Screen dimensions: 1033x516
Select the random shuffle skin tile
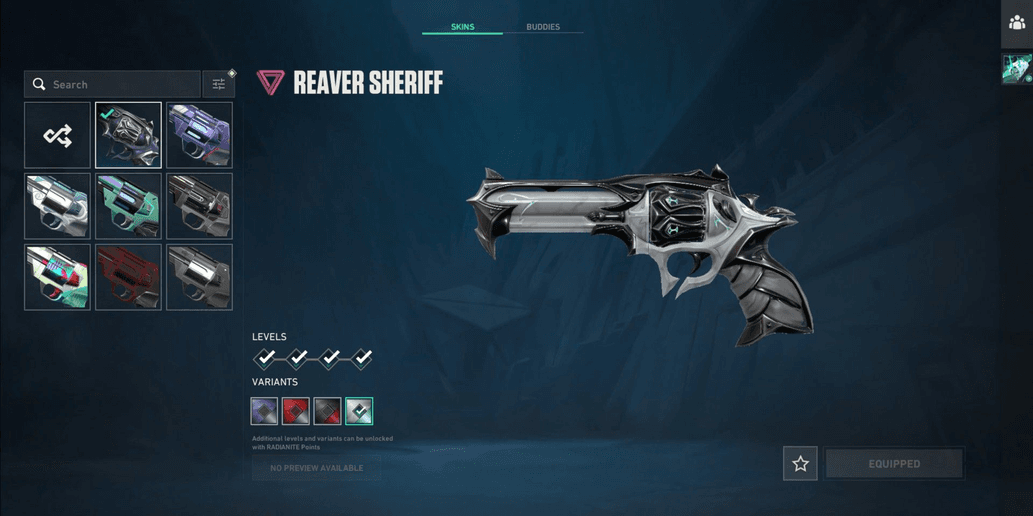coord(58,135)
